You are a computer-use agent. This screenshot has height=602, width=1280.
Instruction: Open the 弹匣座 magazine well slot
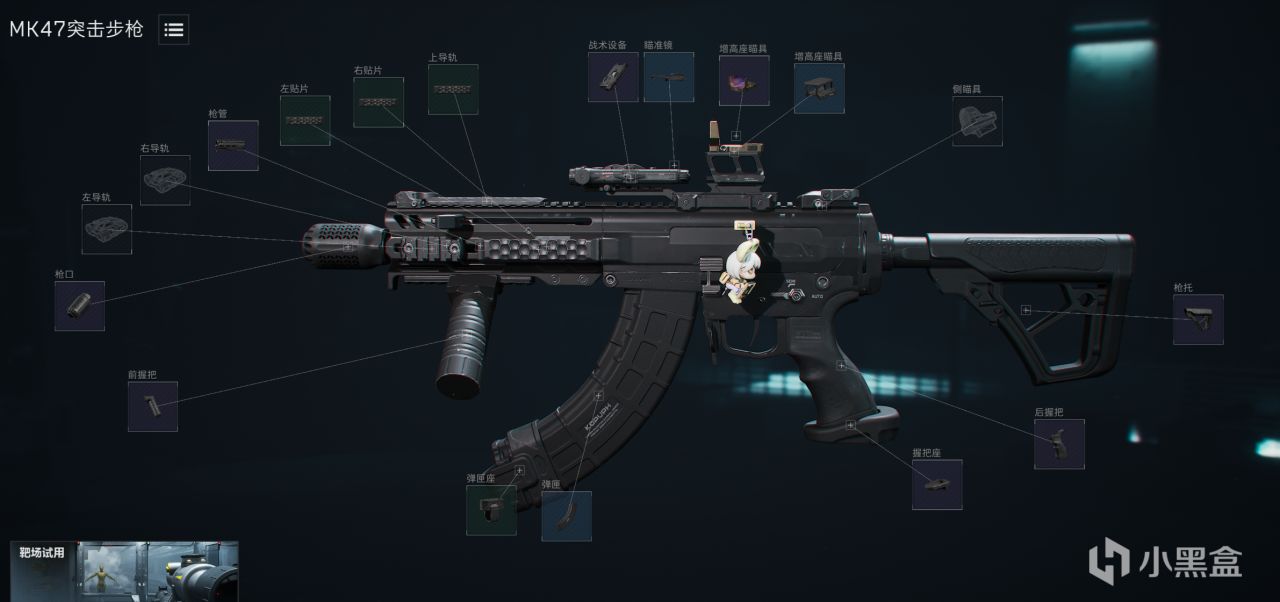[x=491, y=510]
